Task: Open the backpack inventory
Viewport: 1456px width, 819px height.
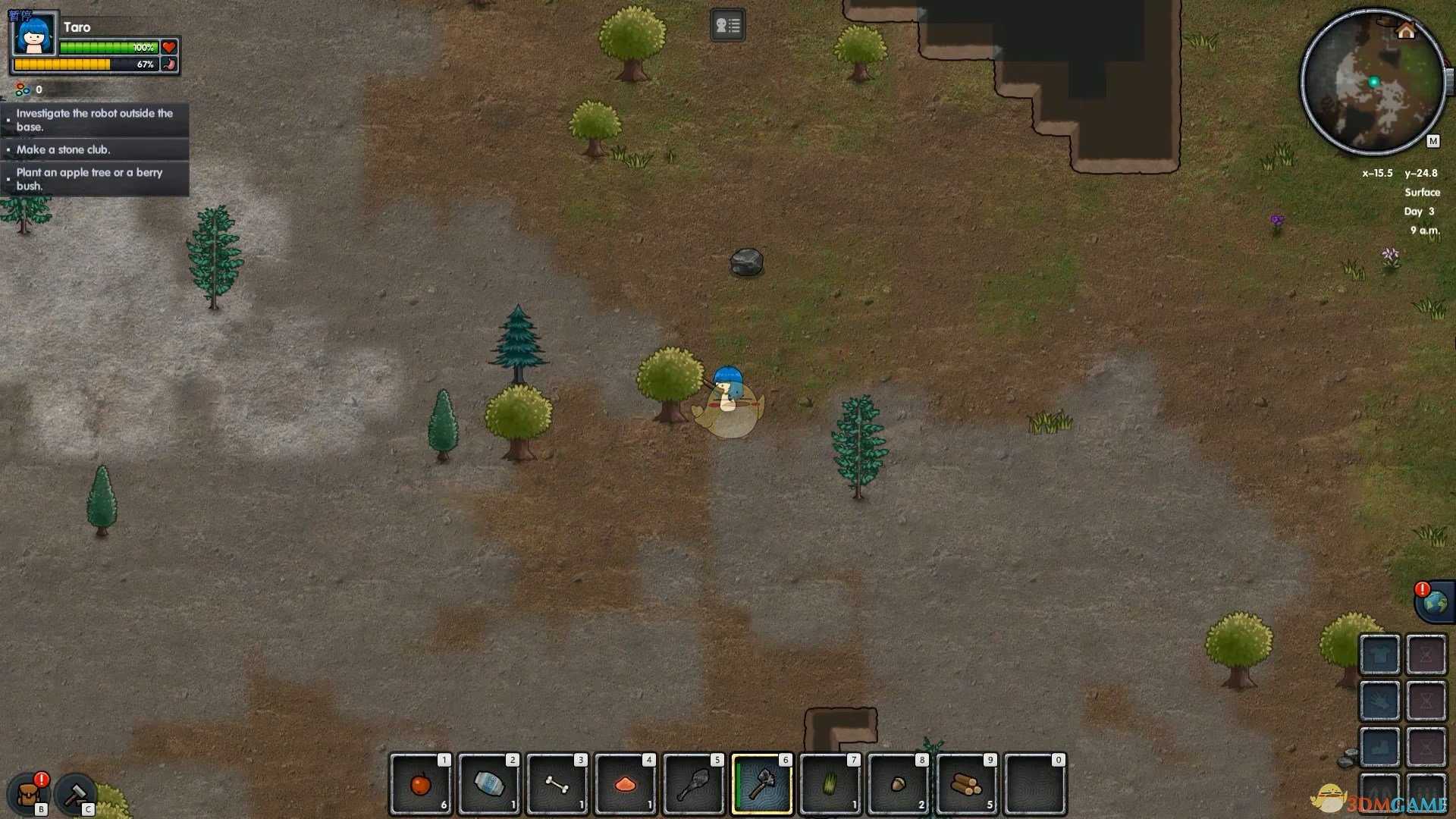Action: click(29, 795)
